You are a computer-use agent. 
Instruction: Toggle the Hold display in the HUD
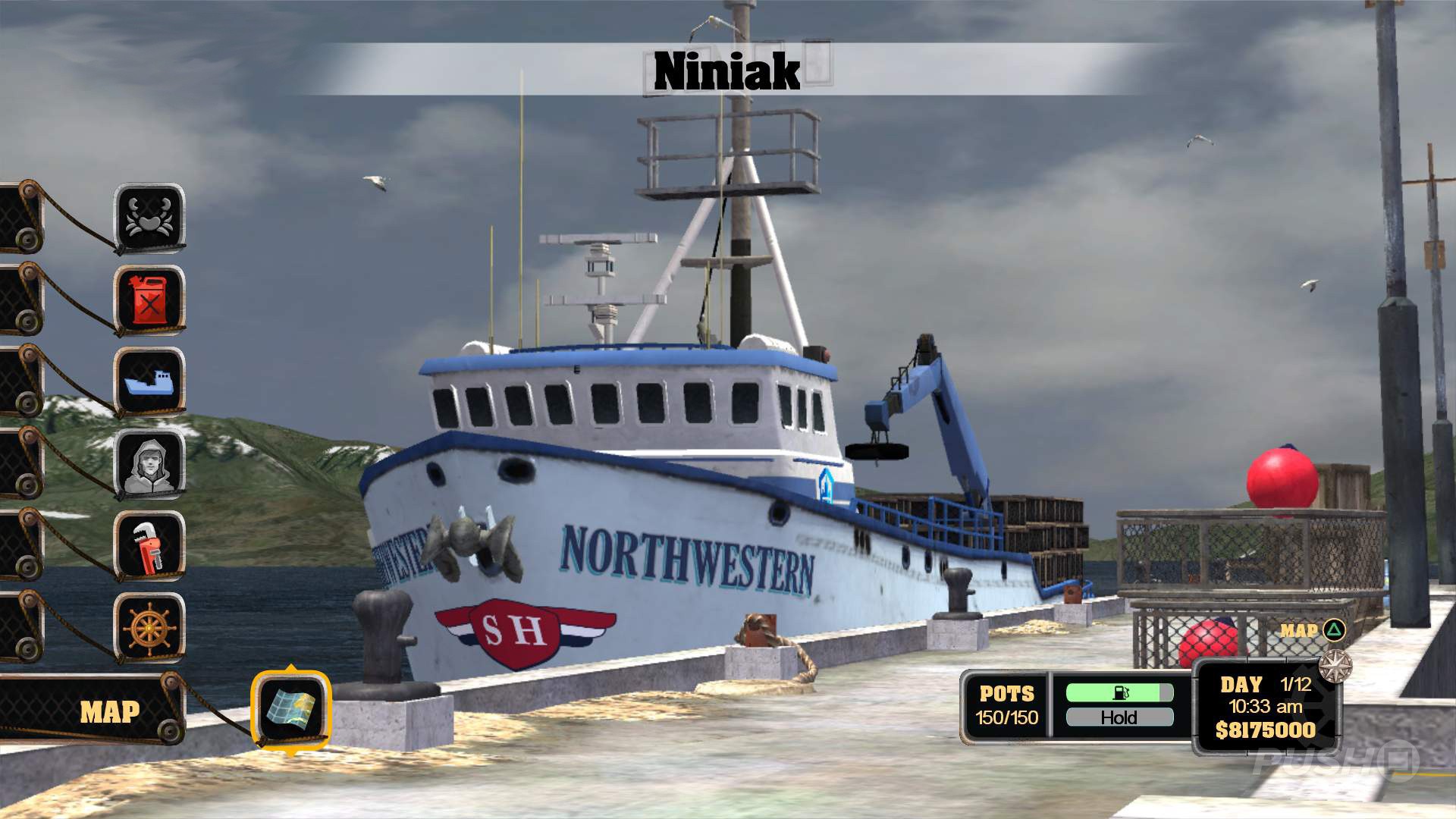pyautogui.click(x=1121, y=717)
